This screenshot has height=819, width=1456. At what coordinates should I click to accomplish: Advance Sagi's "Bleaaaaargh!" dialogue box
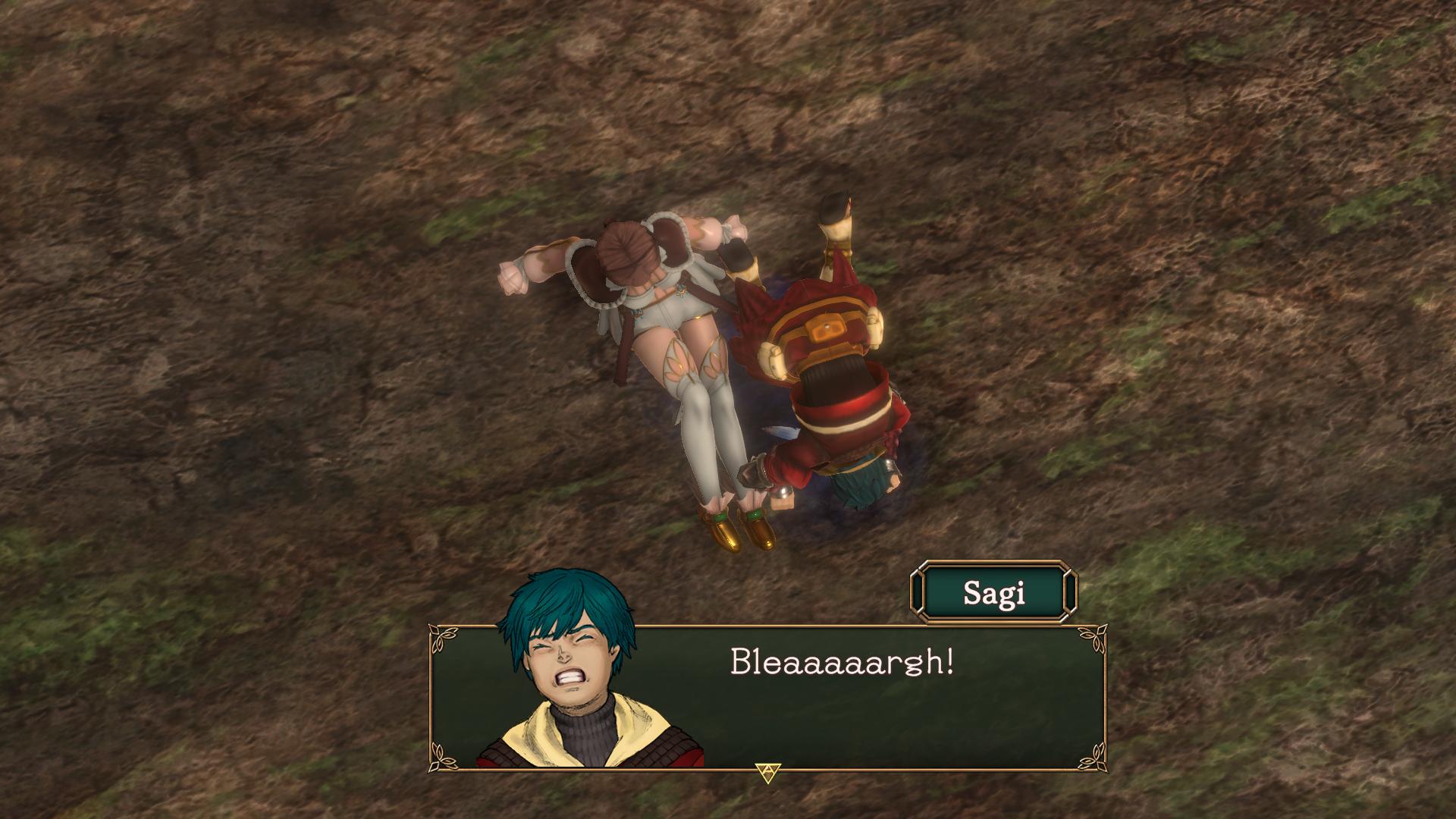tap(767, 772)
